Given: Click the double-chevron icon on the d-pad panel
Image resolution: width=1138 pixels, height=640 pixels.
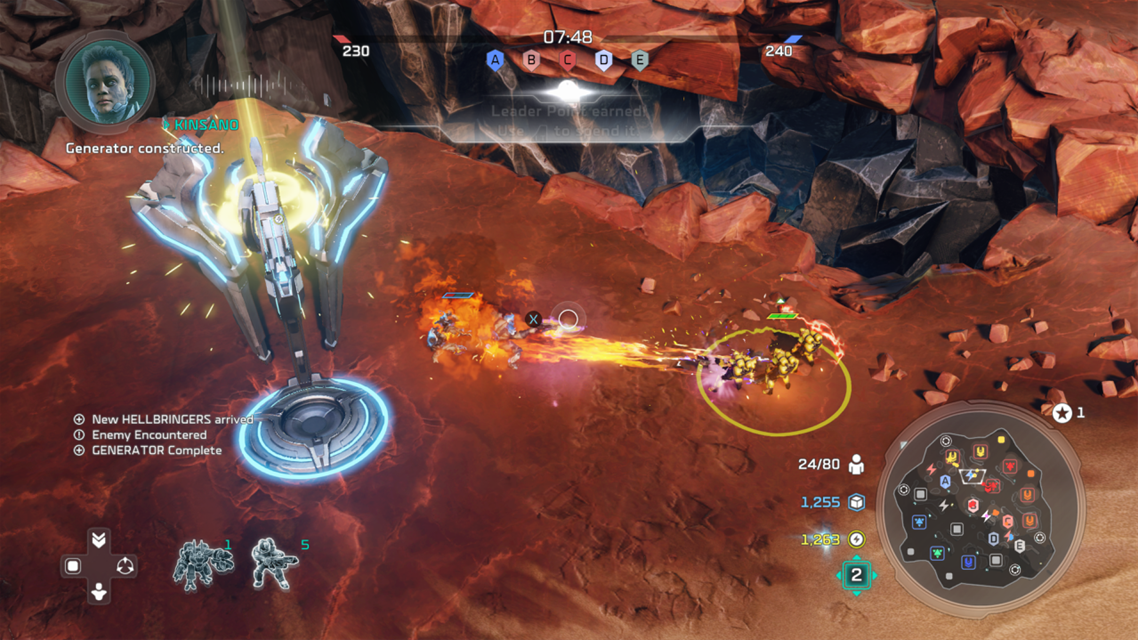Looking at the screenshot, I should coord(98,540).
